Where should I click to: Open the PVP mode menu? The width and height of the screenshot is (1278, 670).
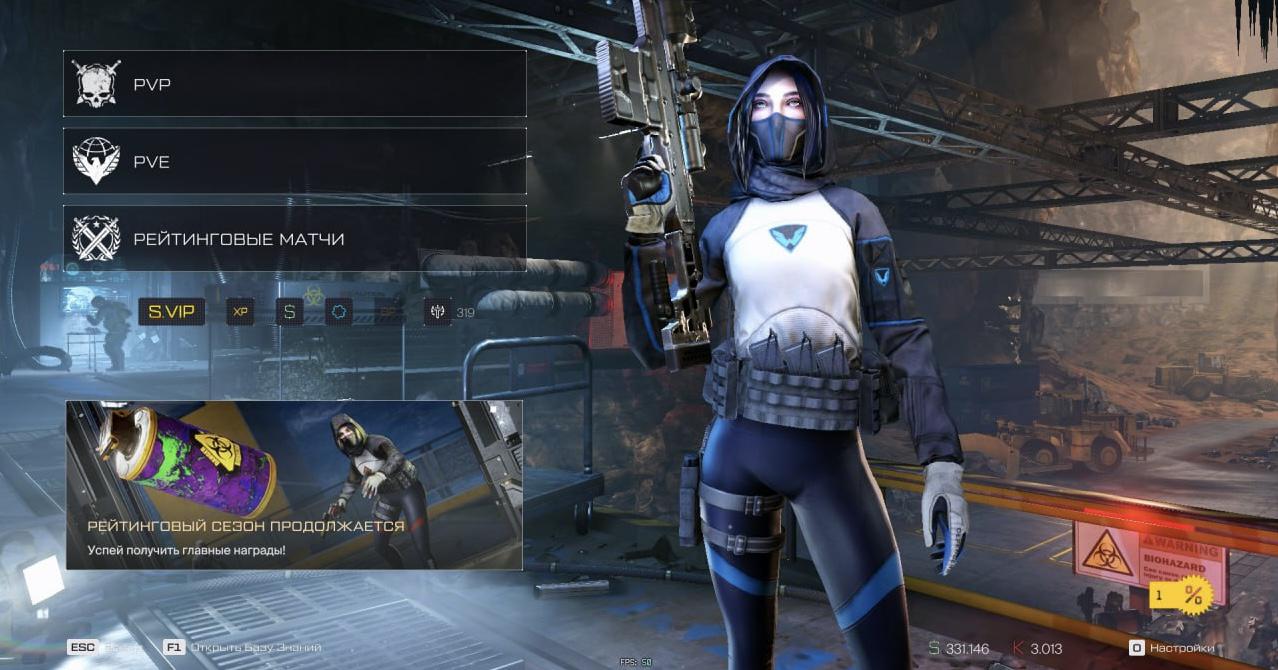click(294, 84)
